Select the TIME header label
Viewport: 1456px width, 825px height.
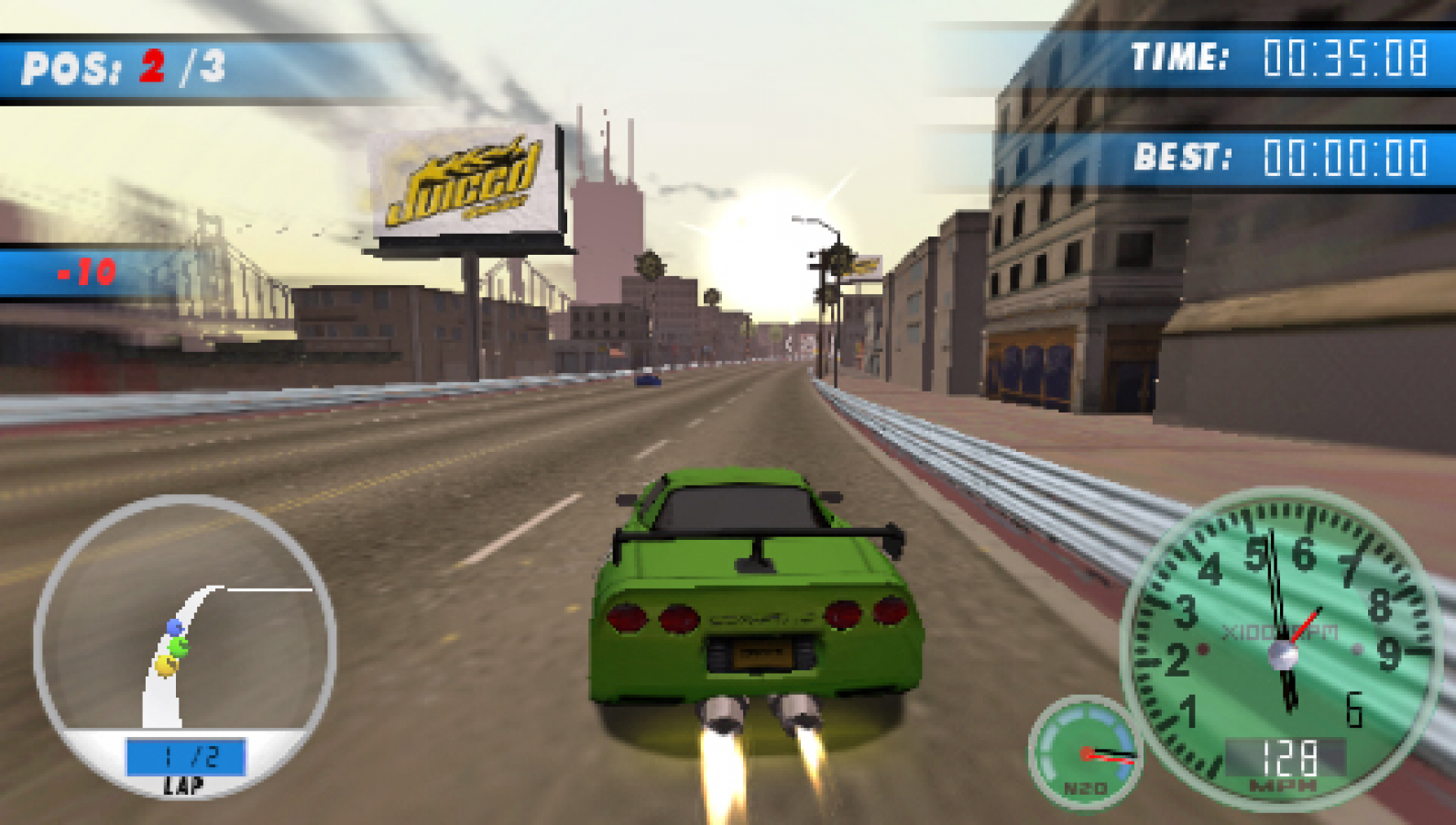point(1182,57)
